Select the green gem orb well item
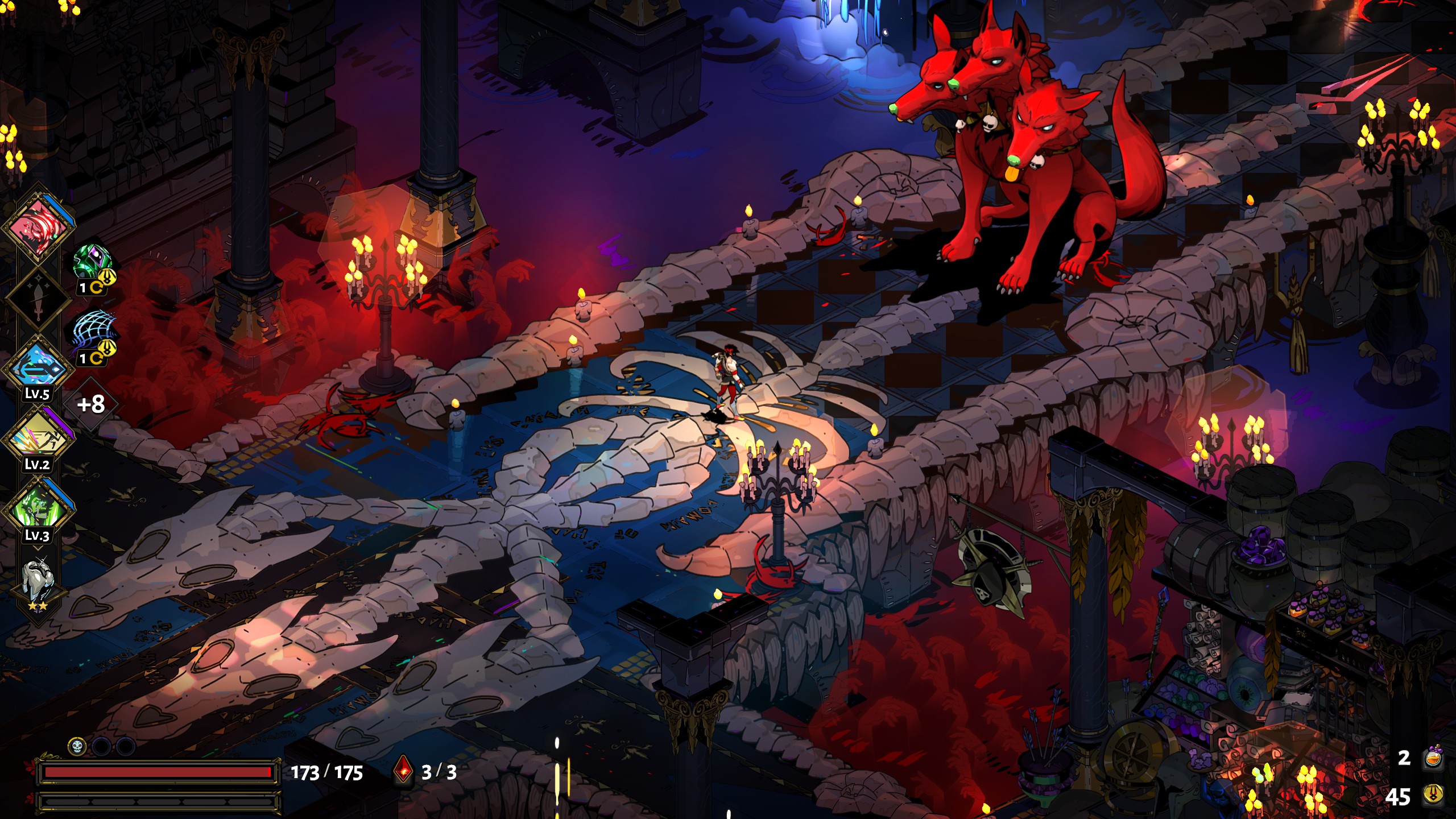 (x=92, y=263)
